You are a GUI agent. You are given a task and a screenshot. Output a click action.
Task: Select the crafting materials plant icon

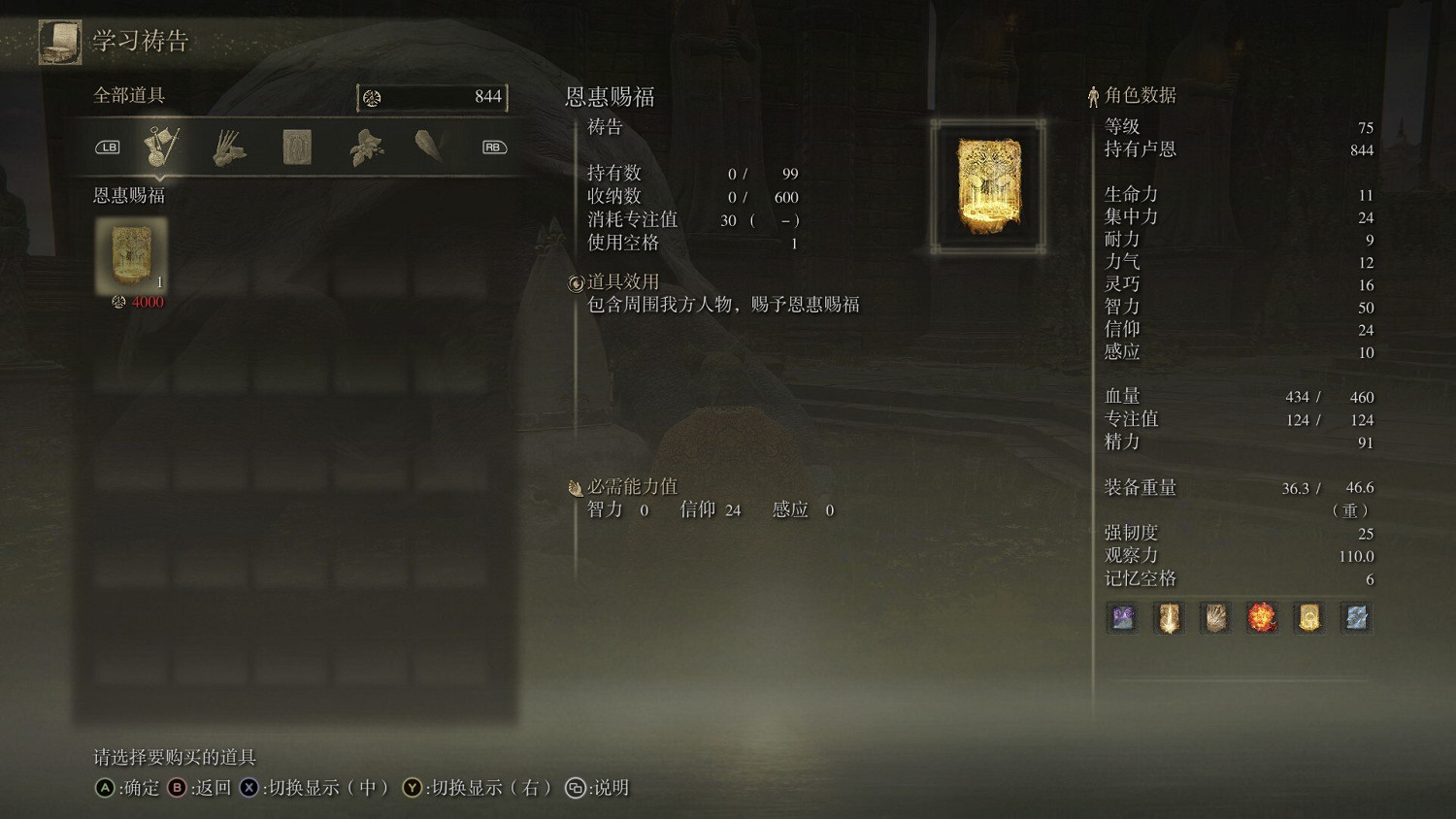366,146
